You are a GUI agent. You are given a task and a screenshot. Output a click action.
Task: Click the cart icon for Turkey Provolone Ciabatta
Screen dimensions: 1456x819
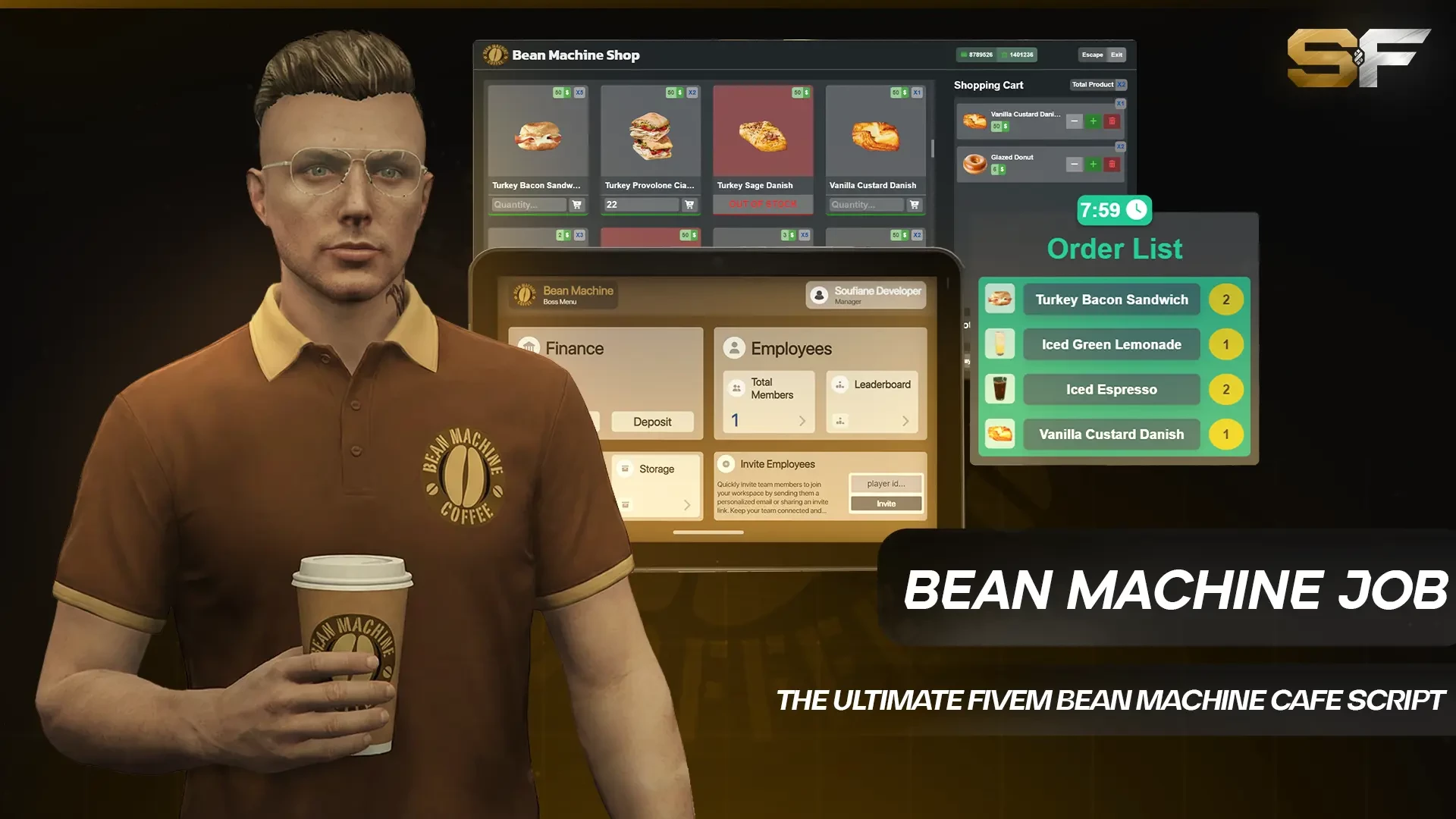click(689, 205)
